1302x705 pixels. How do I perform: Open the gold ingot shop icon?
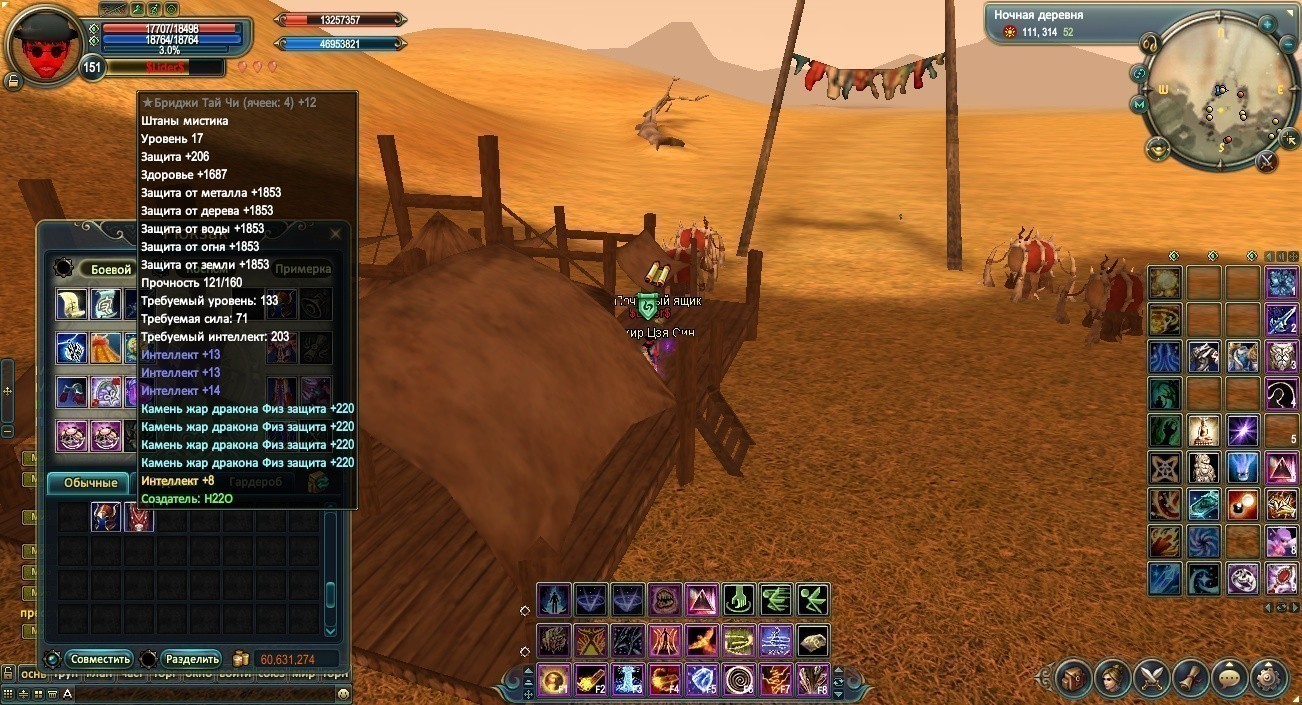pyautogui.click(x=1157, y=150)
